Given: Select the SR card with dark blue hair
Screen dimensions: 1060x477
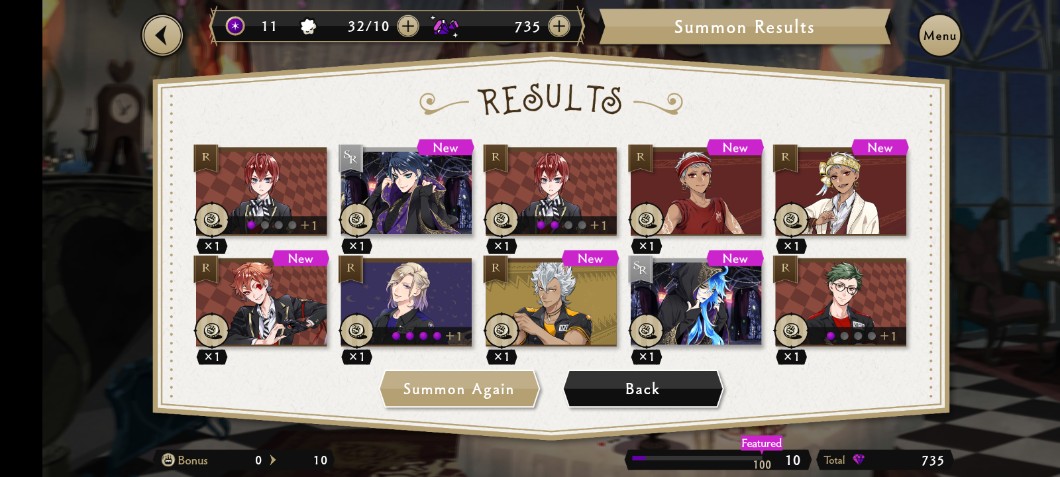Looking at the screenshot, I should click(406, 191).
